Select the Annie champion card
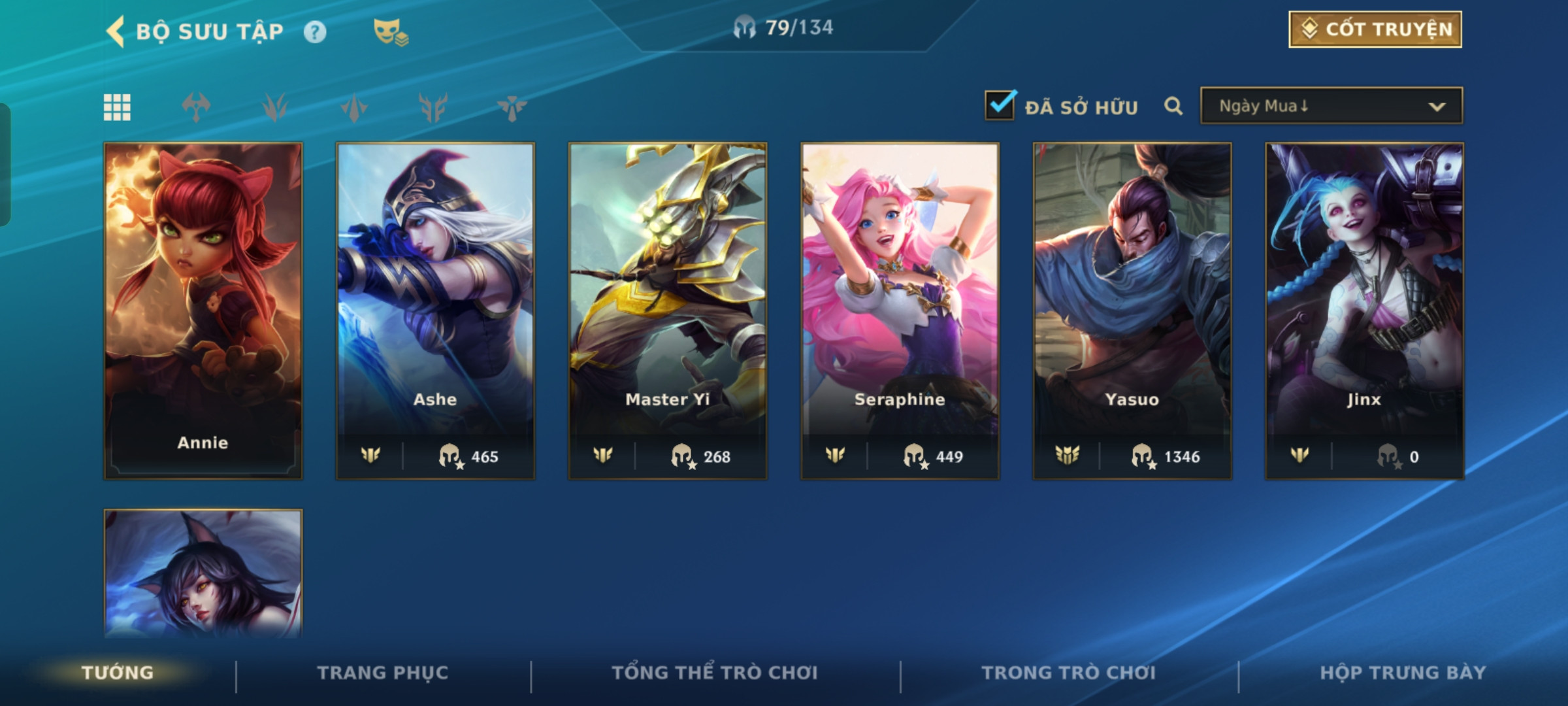Screen dimensions: 1568x706 coord(203,311)
